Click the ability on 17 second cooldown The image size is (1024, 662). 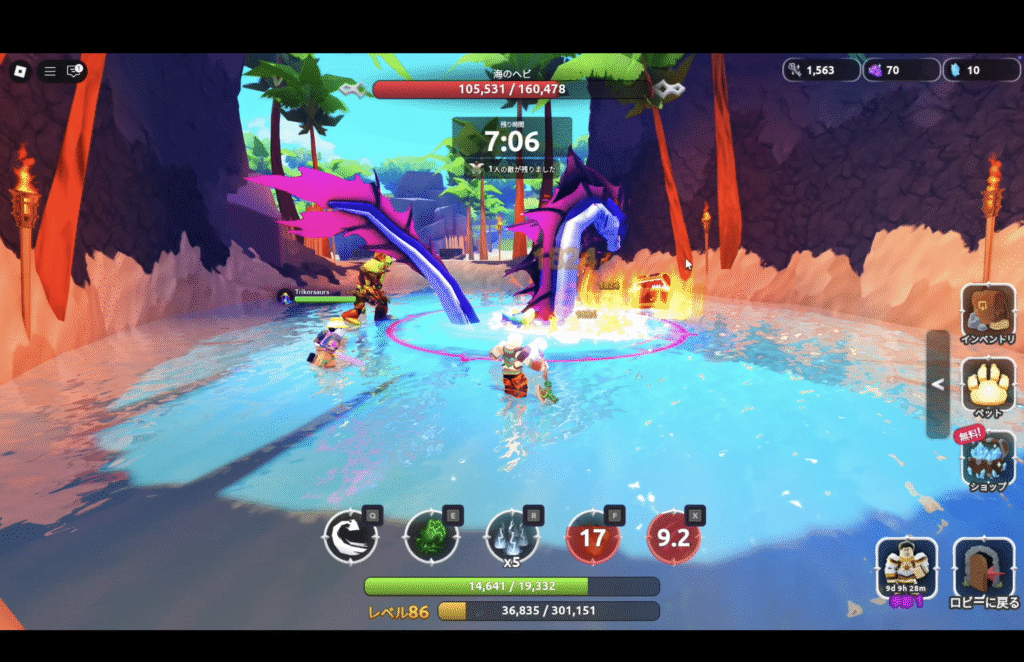[x=593, y=538]
